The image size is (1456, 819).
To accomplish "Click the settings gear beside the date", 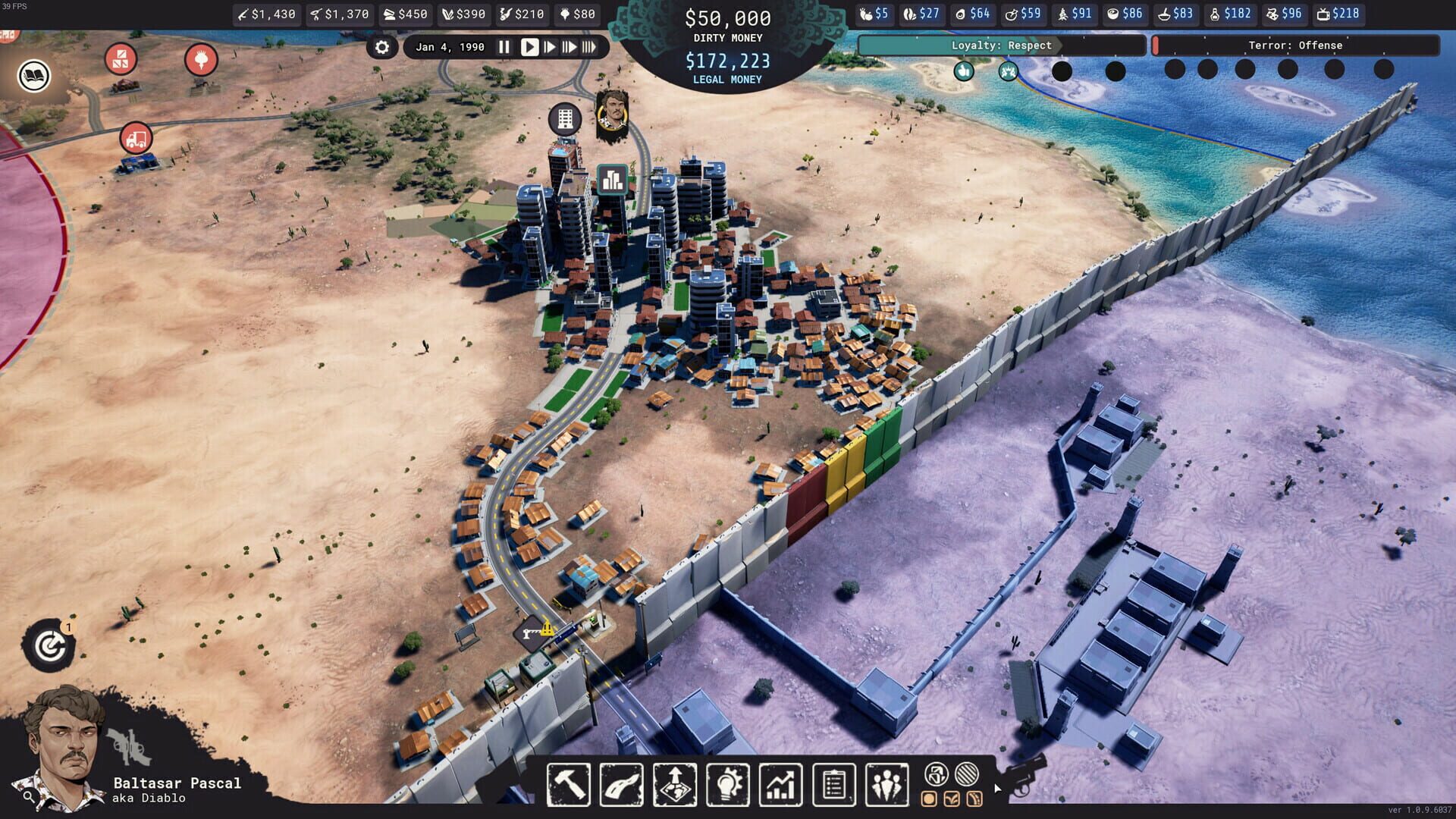I will [x=383, y=47].
